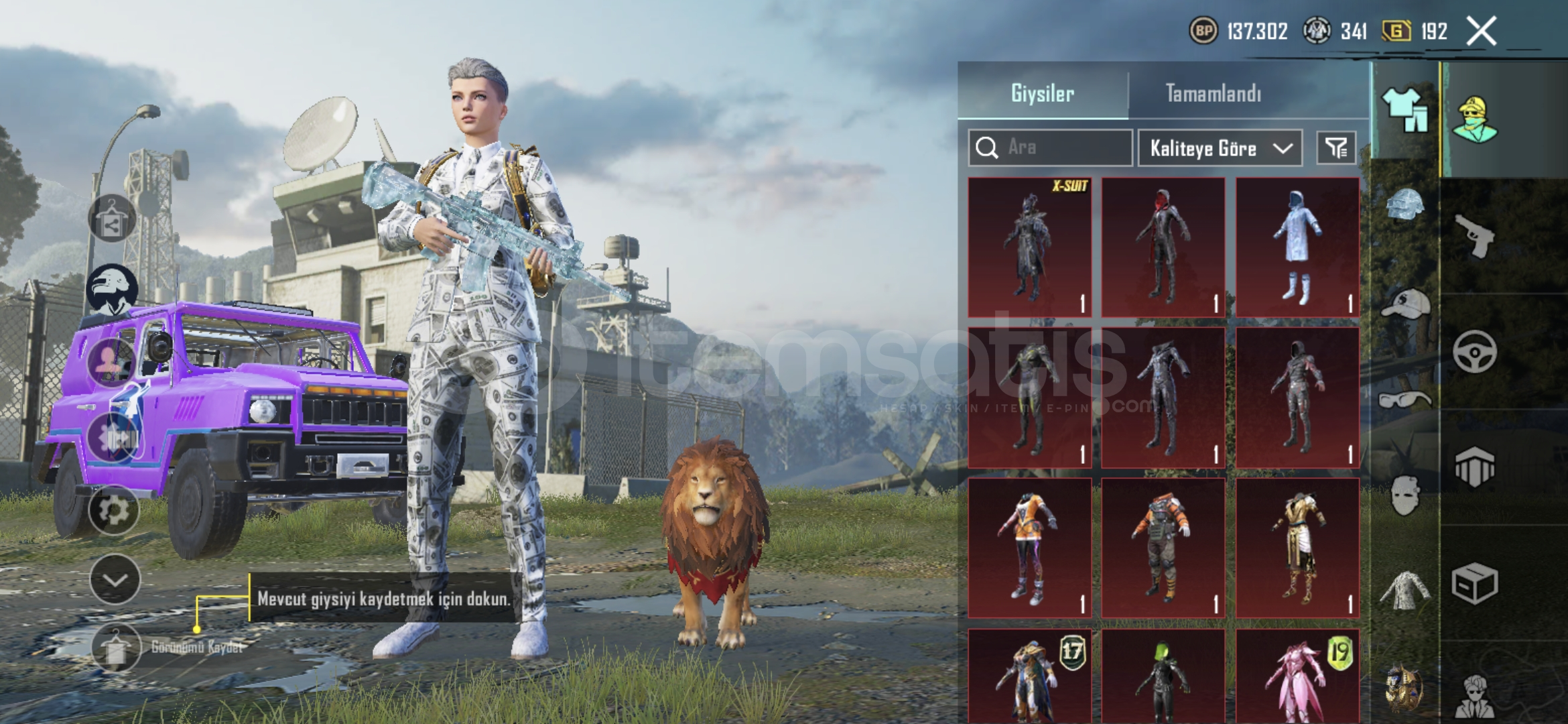Open the helmet category
1568x724 pixels.
(x=1404, y=204)
